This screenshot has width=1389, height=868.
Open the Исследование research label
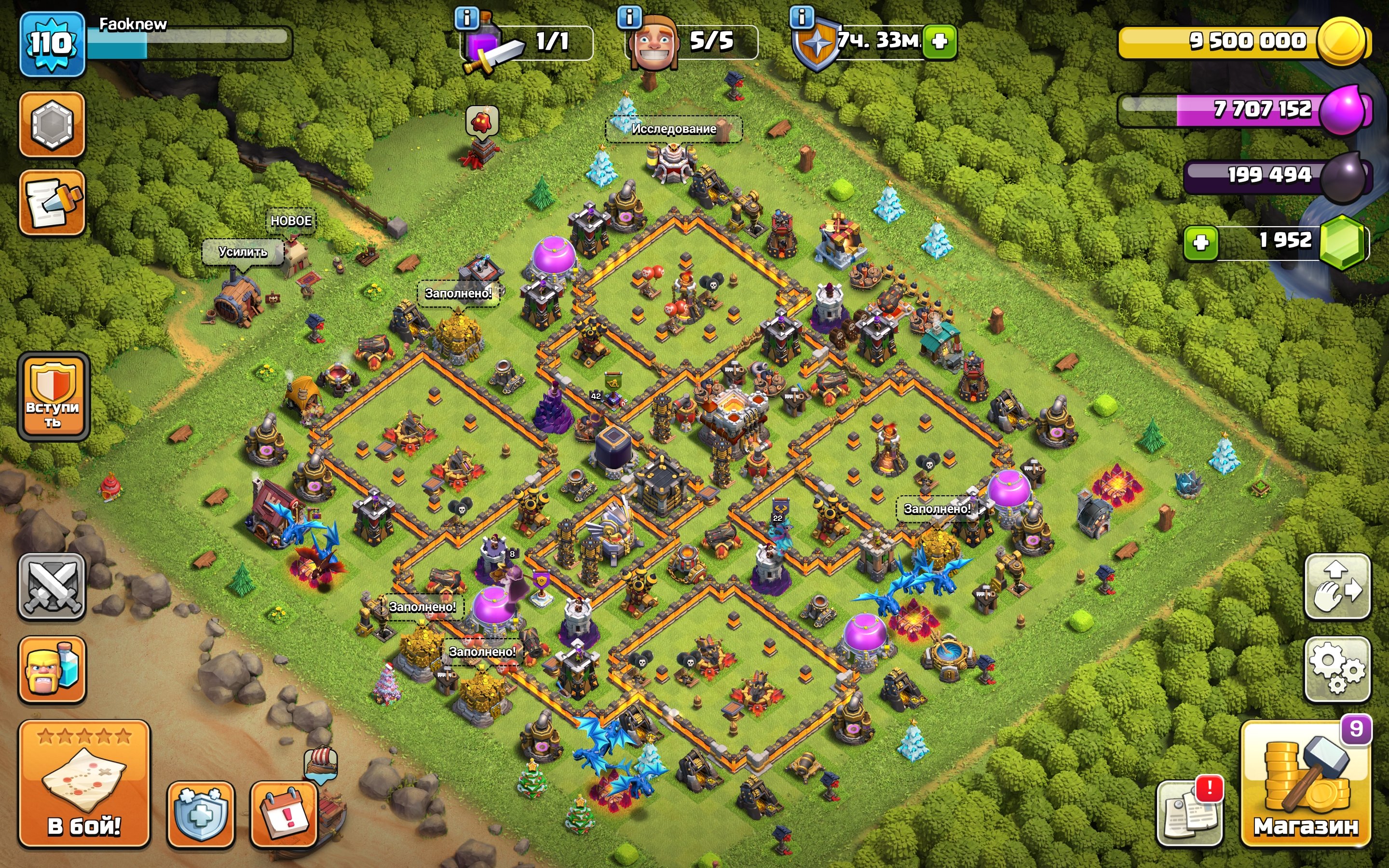[x=674, y=129]
